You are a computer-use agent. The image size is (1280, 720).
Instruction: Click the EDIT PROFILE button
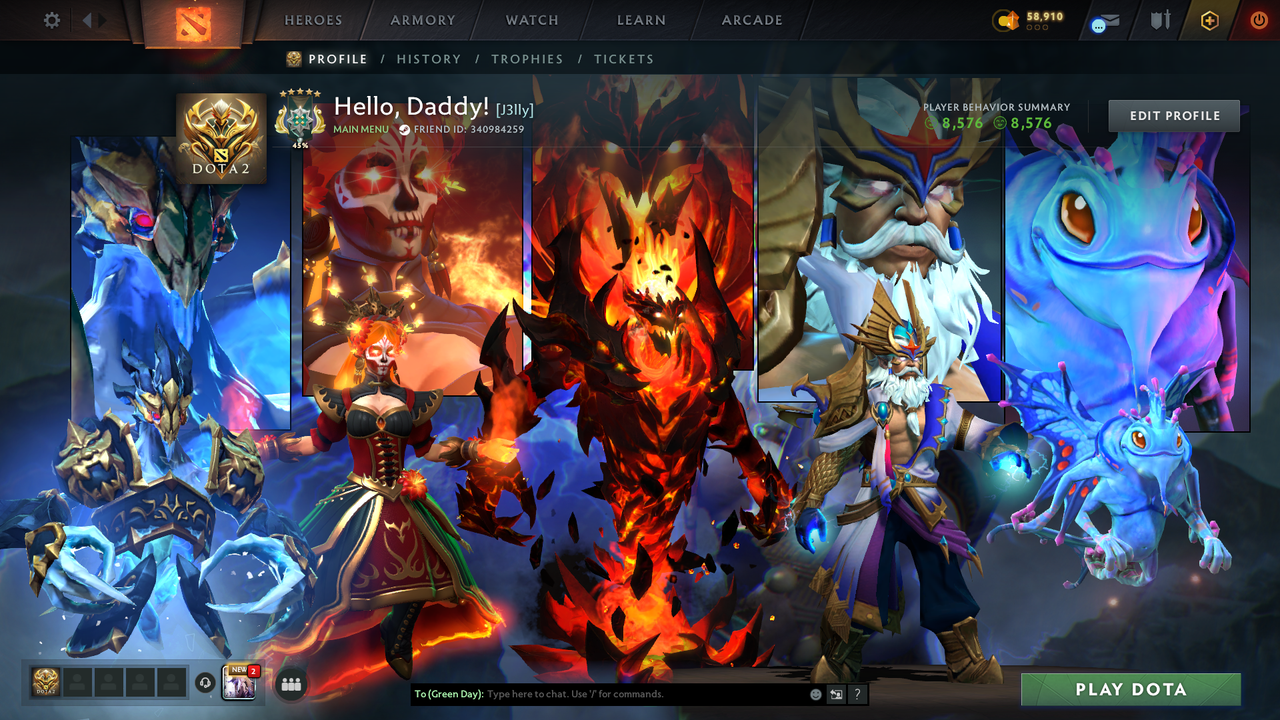[1173, 115]
